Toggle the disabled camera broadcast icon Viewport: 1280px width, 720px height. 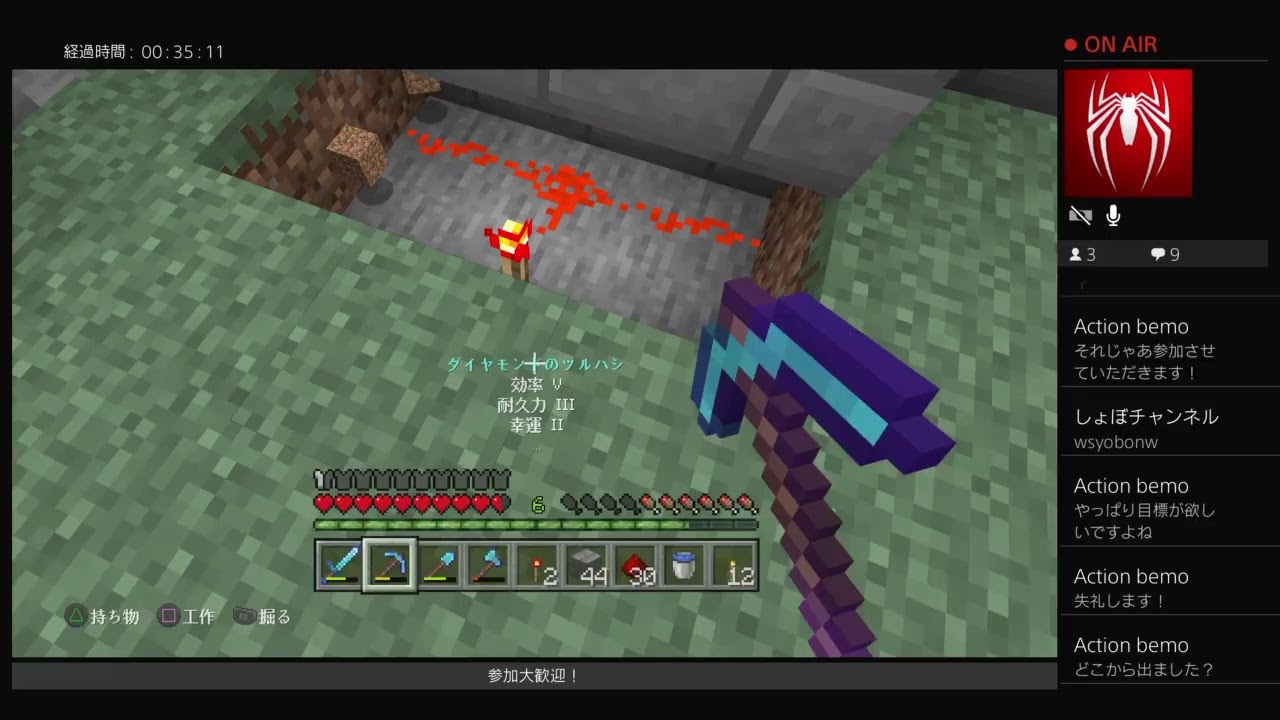[1080, 214]
